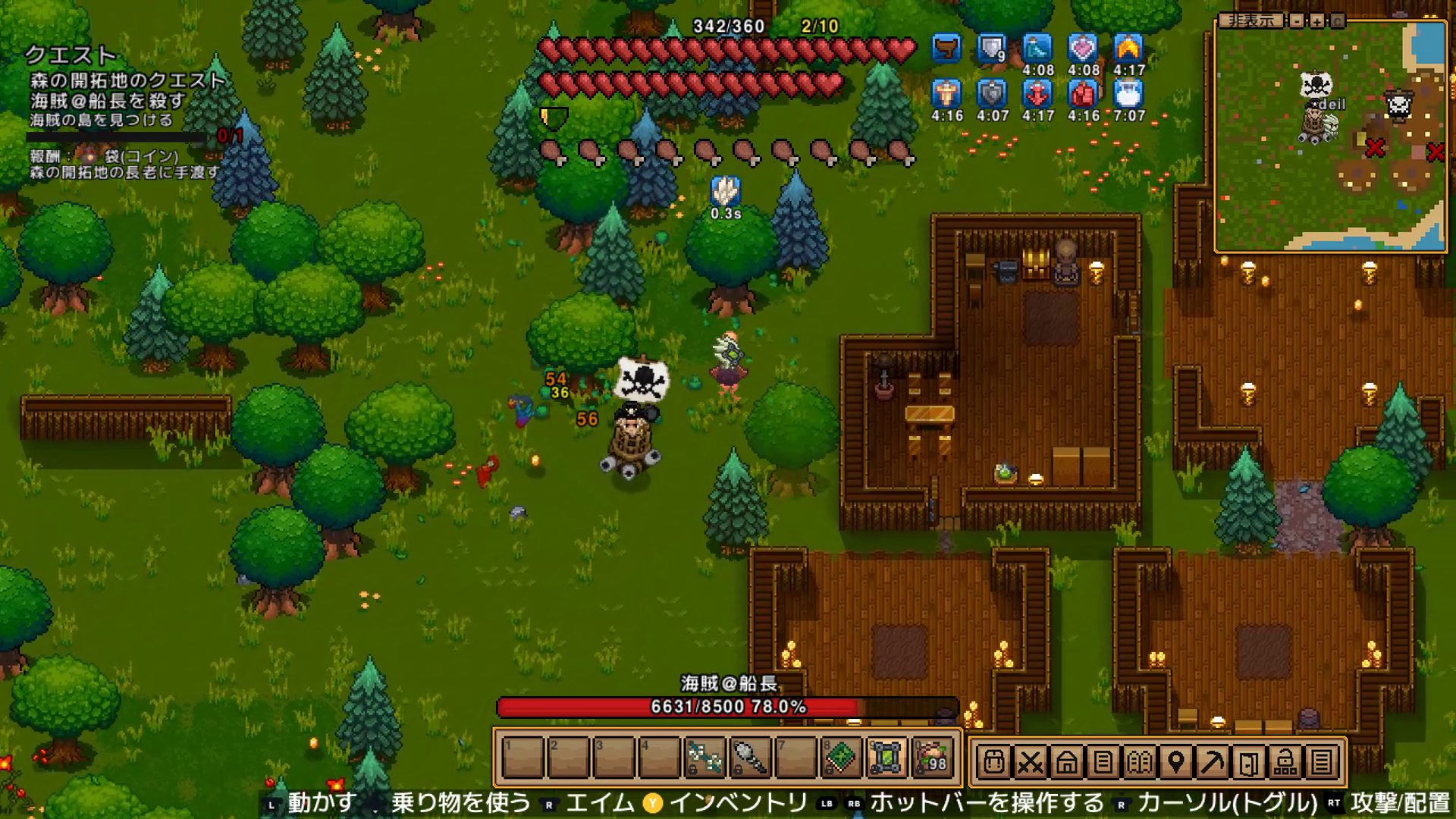Select the highlighted green portal frame slot

coord(886,757)
